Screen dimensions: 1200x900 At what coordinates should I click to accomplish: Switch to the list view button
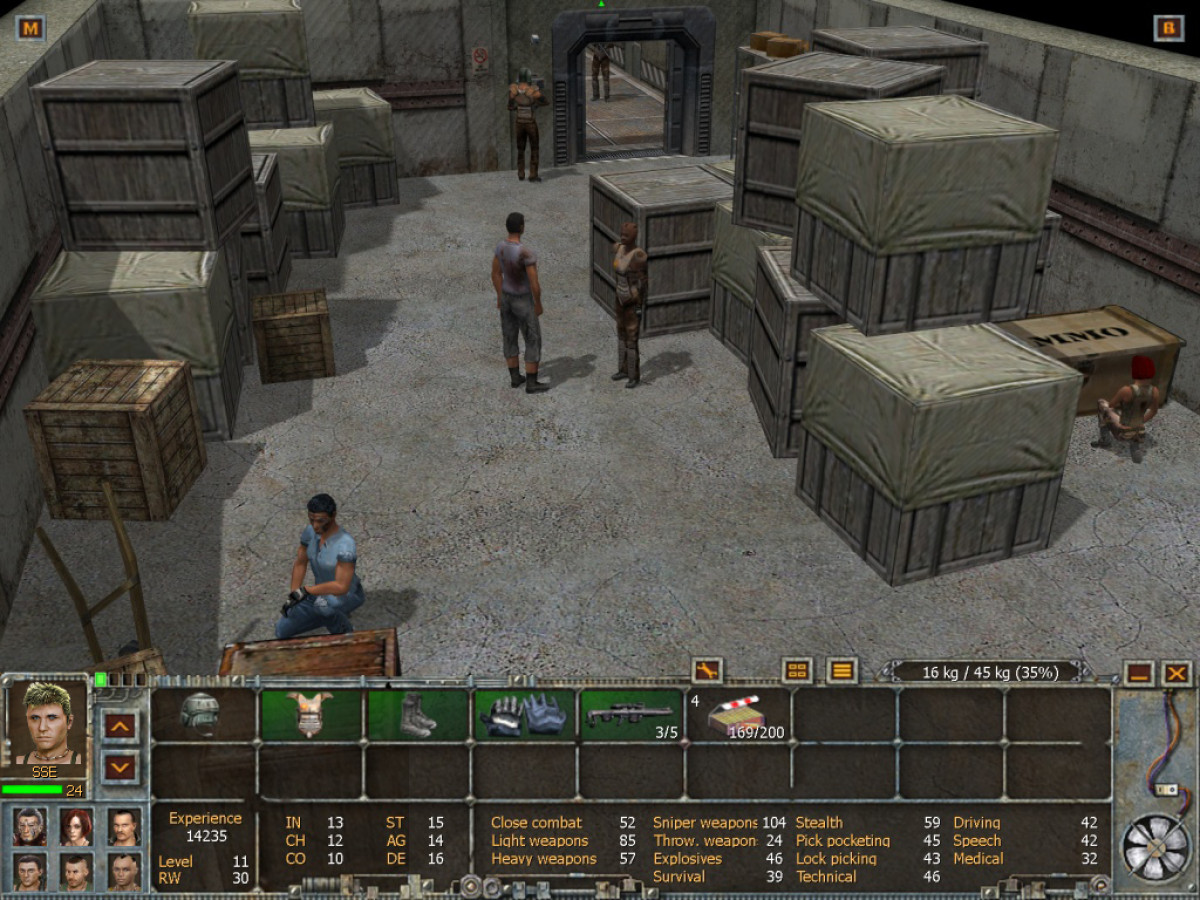click(x=842, y=671)
